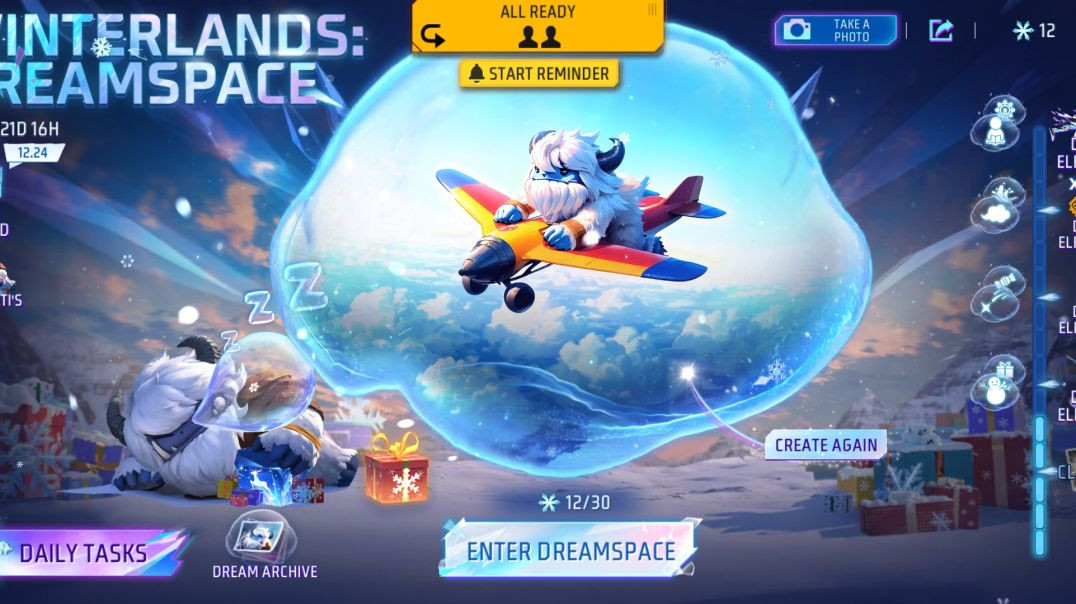
Task: Select the cloud dream bubble
Action: point(997,208)
